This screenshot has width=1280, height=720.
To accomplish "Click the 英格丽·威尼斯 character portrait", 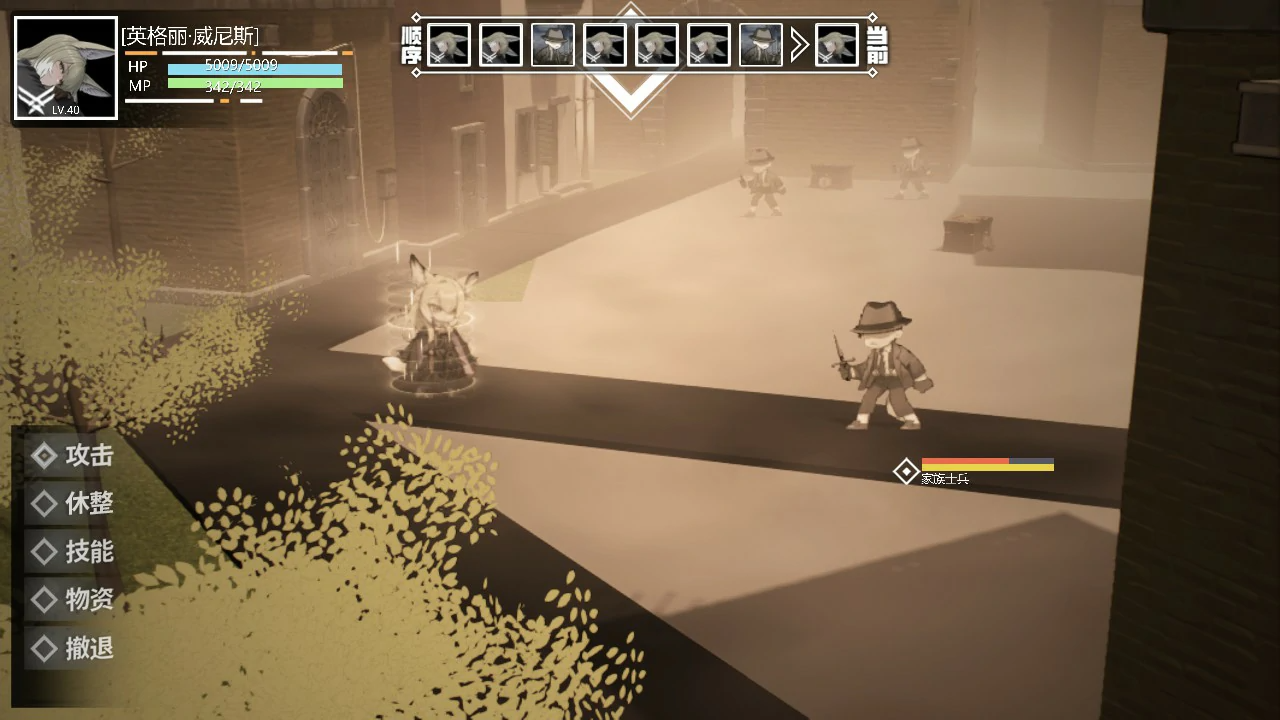I will tap(66, 68).
